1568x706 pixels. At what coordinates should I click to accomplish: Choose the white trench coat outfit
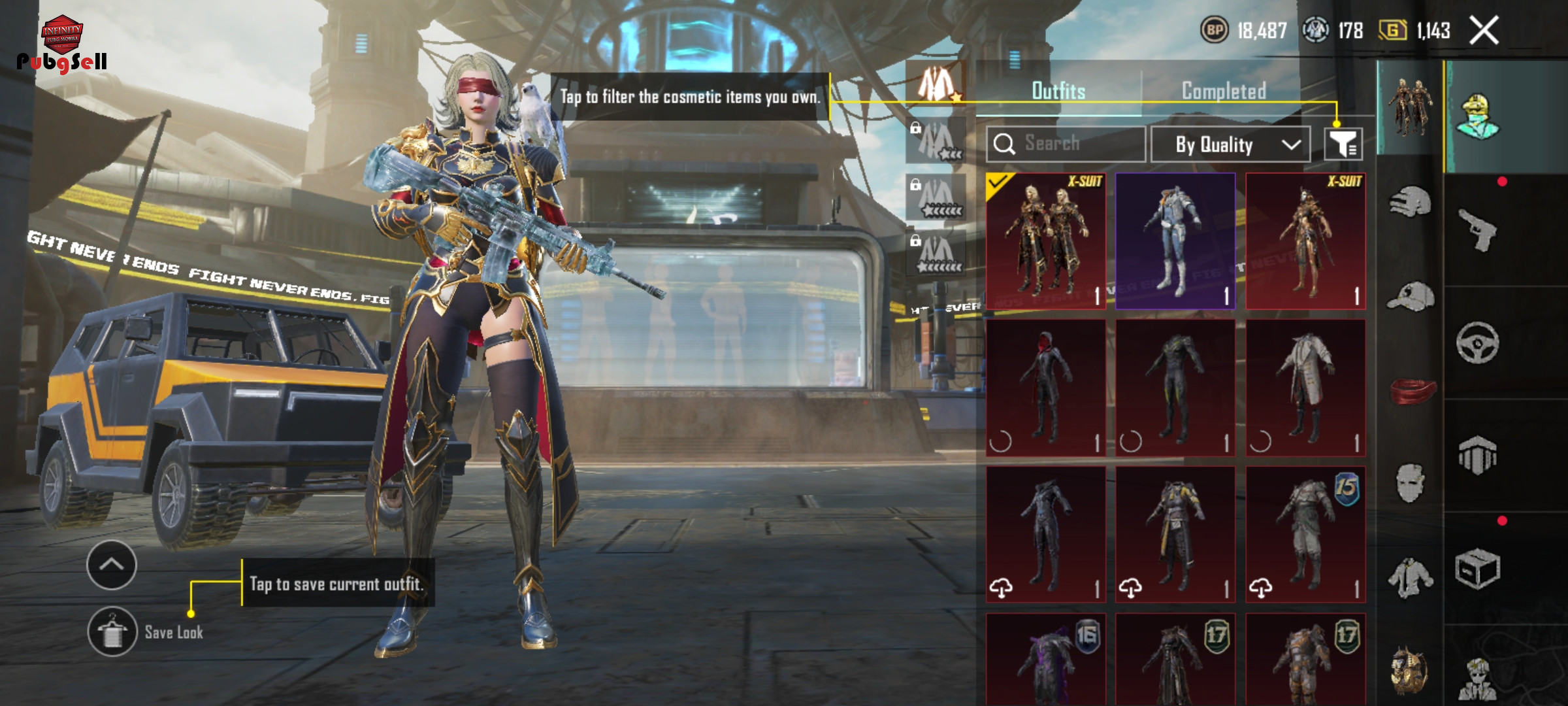[1305, 388]
